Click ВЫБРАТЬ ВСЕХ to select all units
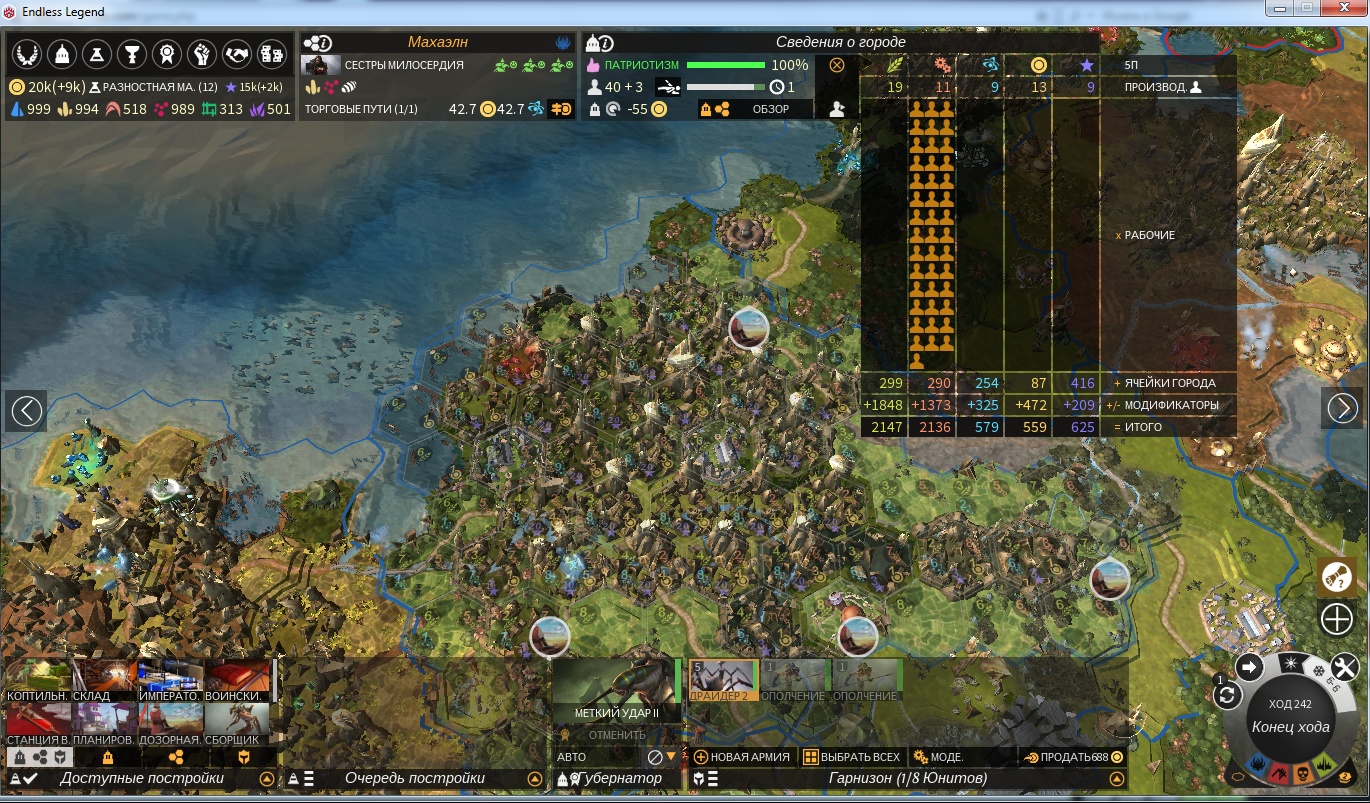 [852, 757]
